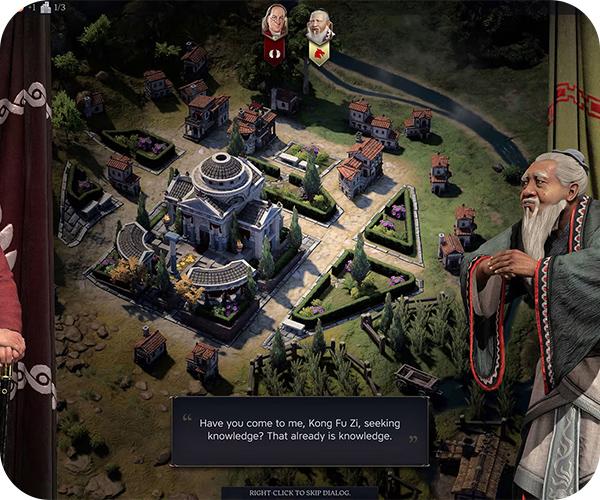Select the white-bearded Confucius leader portrait
Viewport: 600px width, 500px height.
click(x=319, y=26)
